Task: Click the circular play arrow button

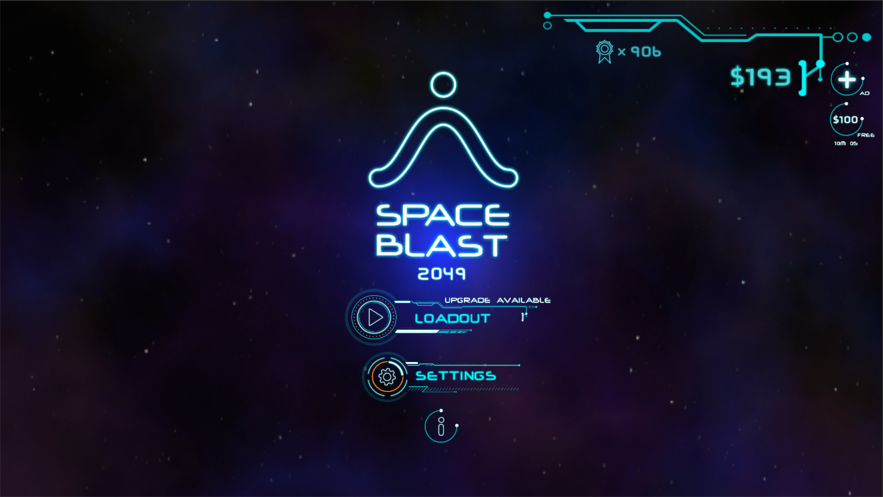Action: tap(374, 317)
